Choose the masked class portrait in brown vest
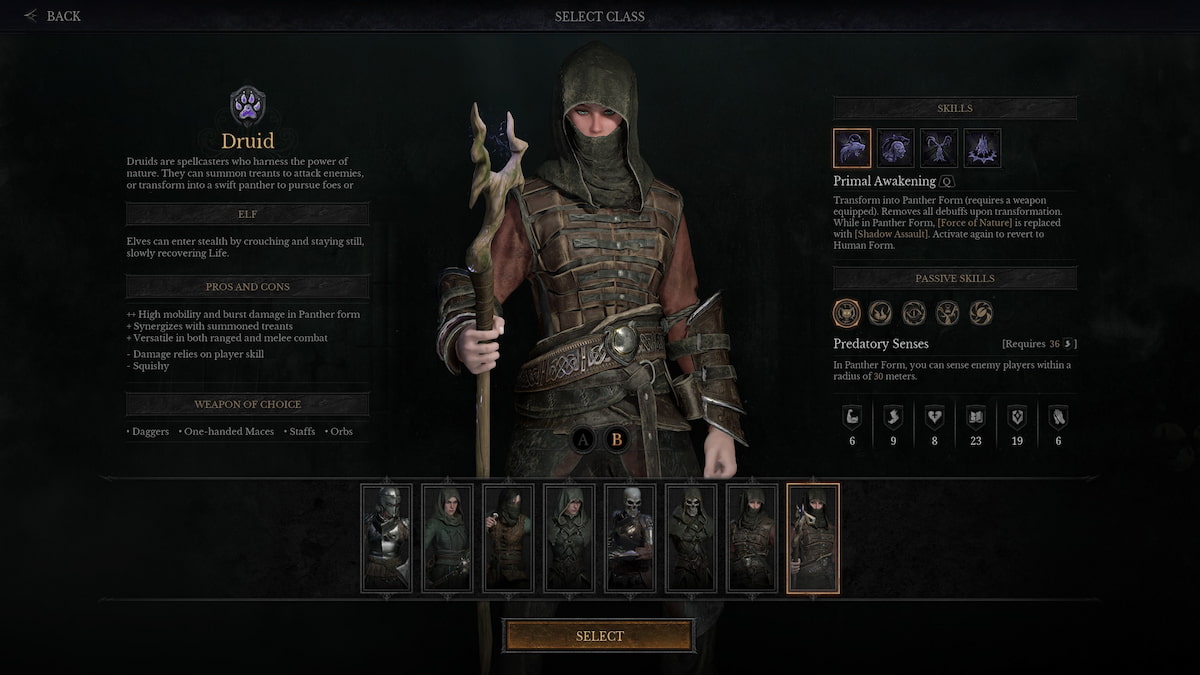The height and width of the screenshot is (675, 1200). tap(508, 539)
